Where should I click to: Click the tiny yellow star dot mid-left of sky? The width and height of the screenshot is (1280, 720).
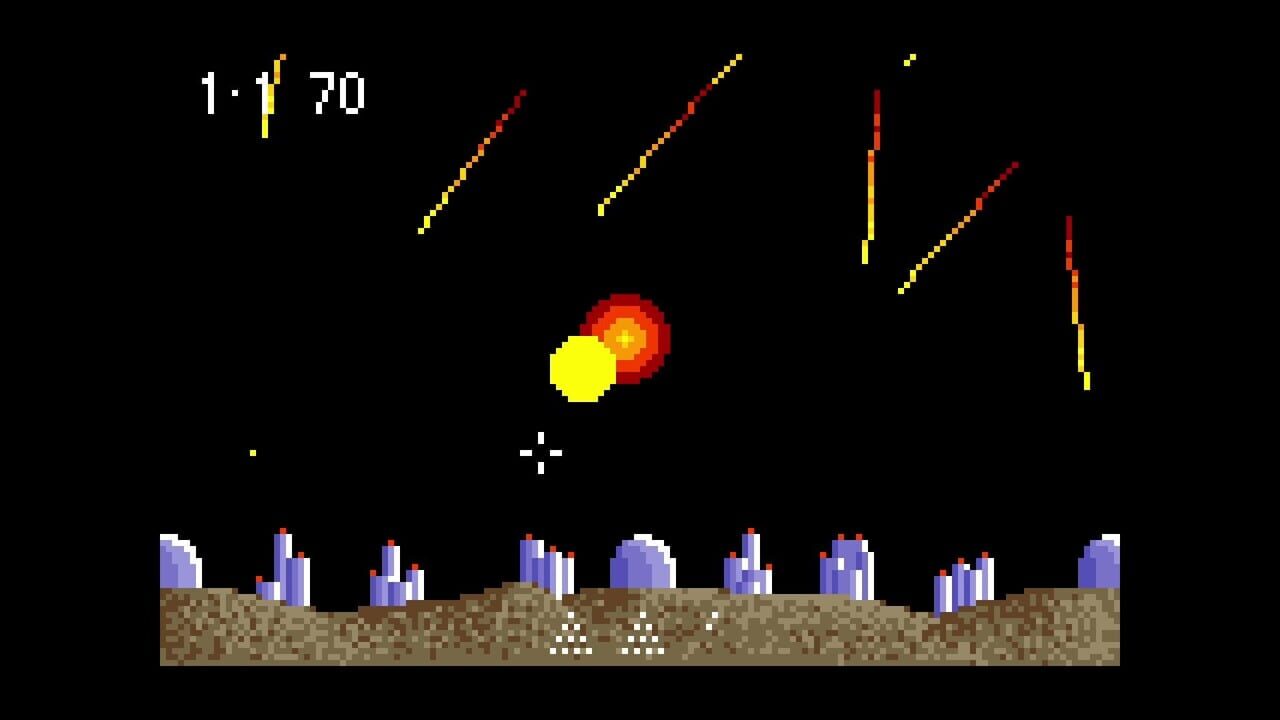252,453
